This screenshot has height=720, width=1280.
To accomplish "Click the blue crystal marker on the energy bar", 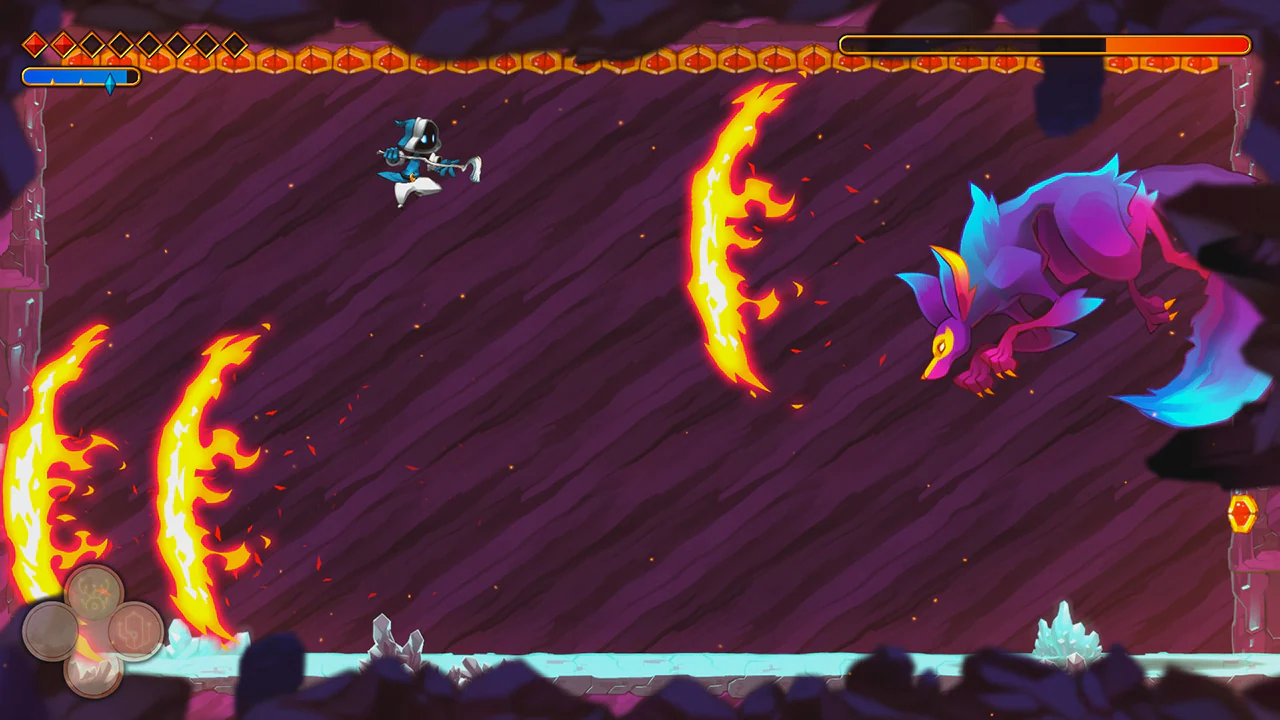I will click(111, 79).
